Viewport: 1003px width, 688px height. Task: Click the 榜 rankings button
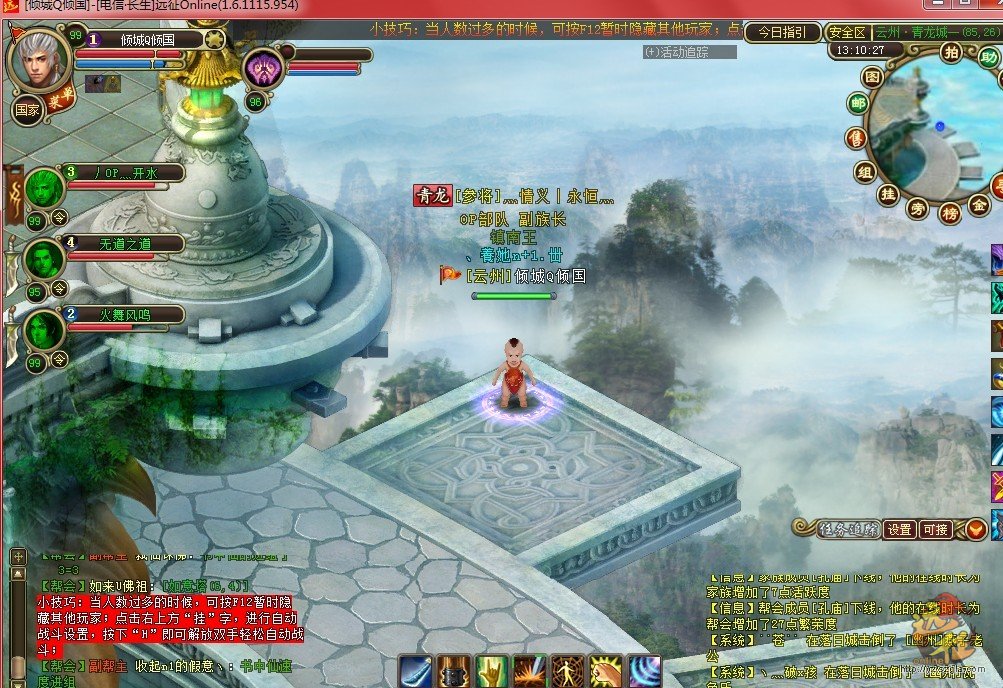[x=950, y=212]
